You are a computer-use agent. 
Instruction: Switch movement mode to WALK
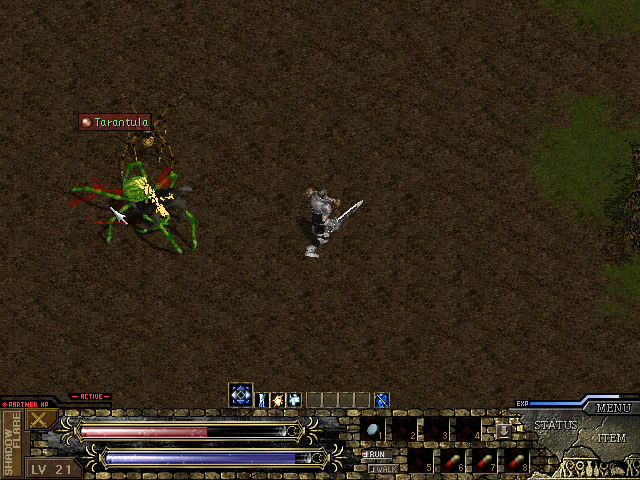pyautogui.click(x=381, y=468)
